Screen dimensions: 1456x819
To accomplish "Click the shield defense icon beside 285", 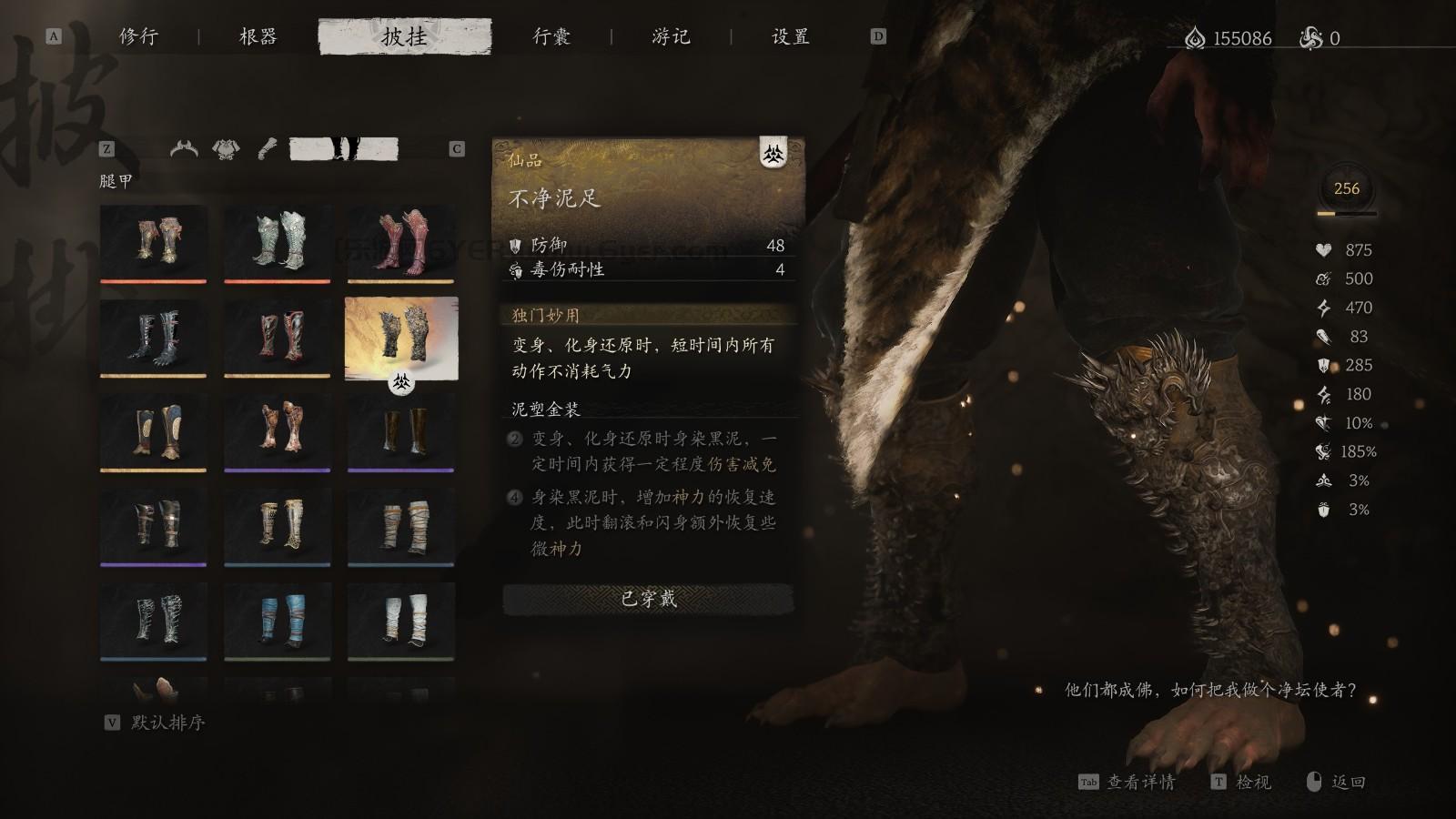I will (x=1322, y=366).
